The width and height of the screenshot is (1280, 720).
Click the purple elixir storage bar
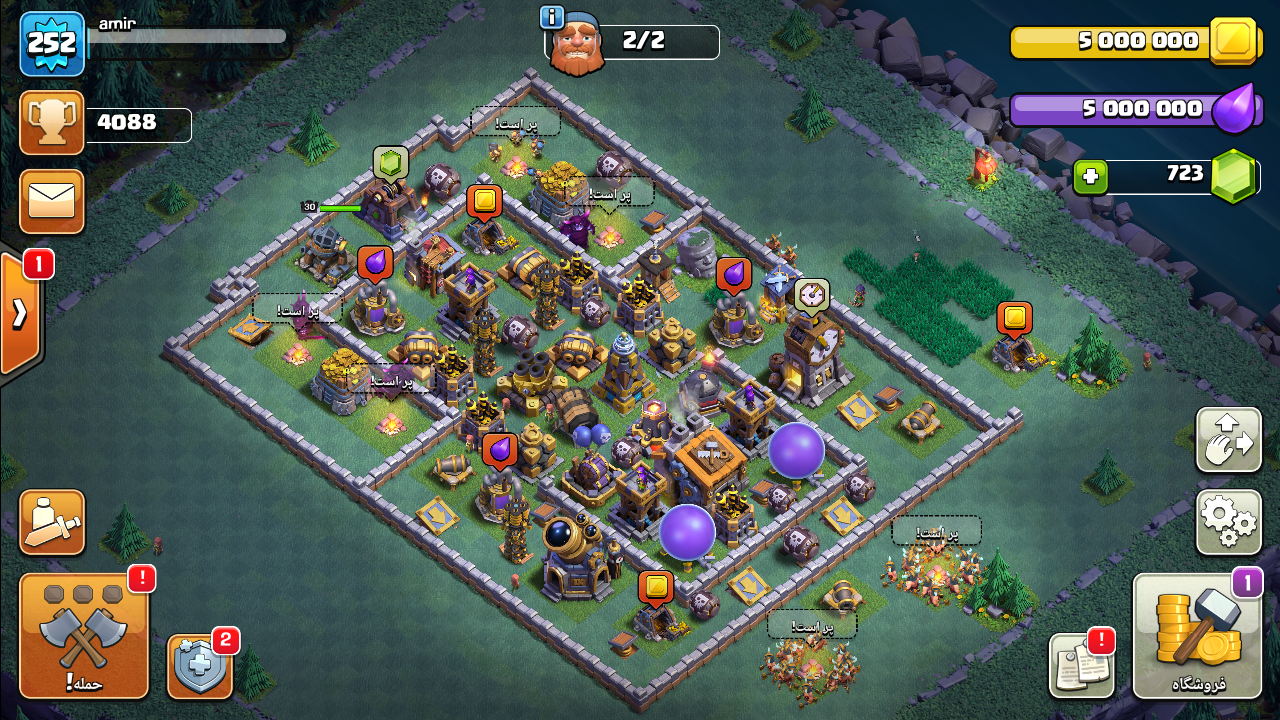click(1120, 109)
